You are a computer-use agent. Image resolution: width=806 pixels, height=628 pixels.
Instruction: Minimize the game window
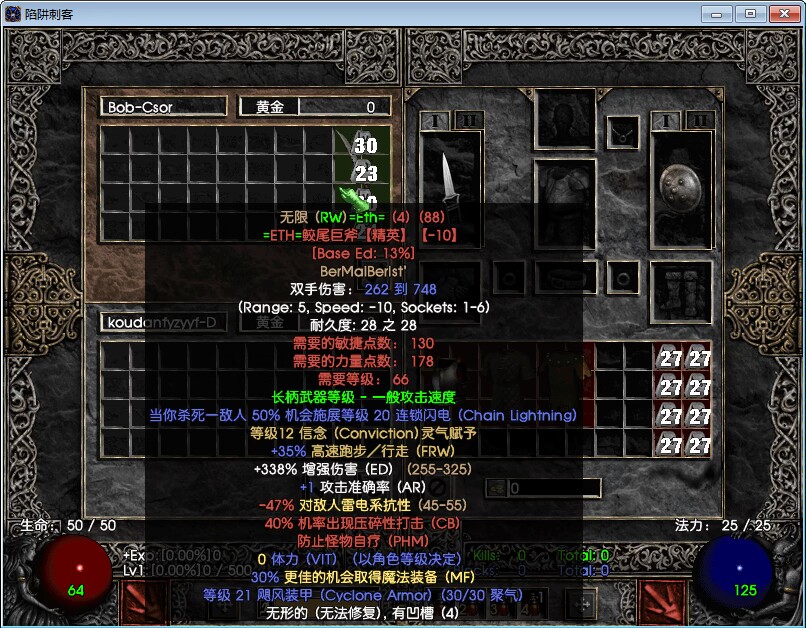pos(717,14)
